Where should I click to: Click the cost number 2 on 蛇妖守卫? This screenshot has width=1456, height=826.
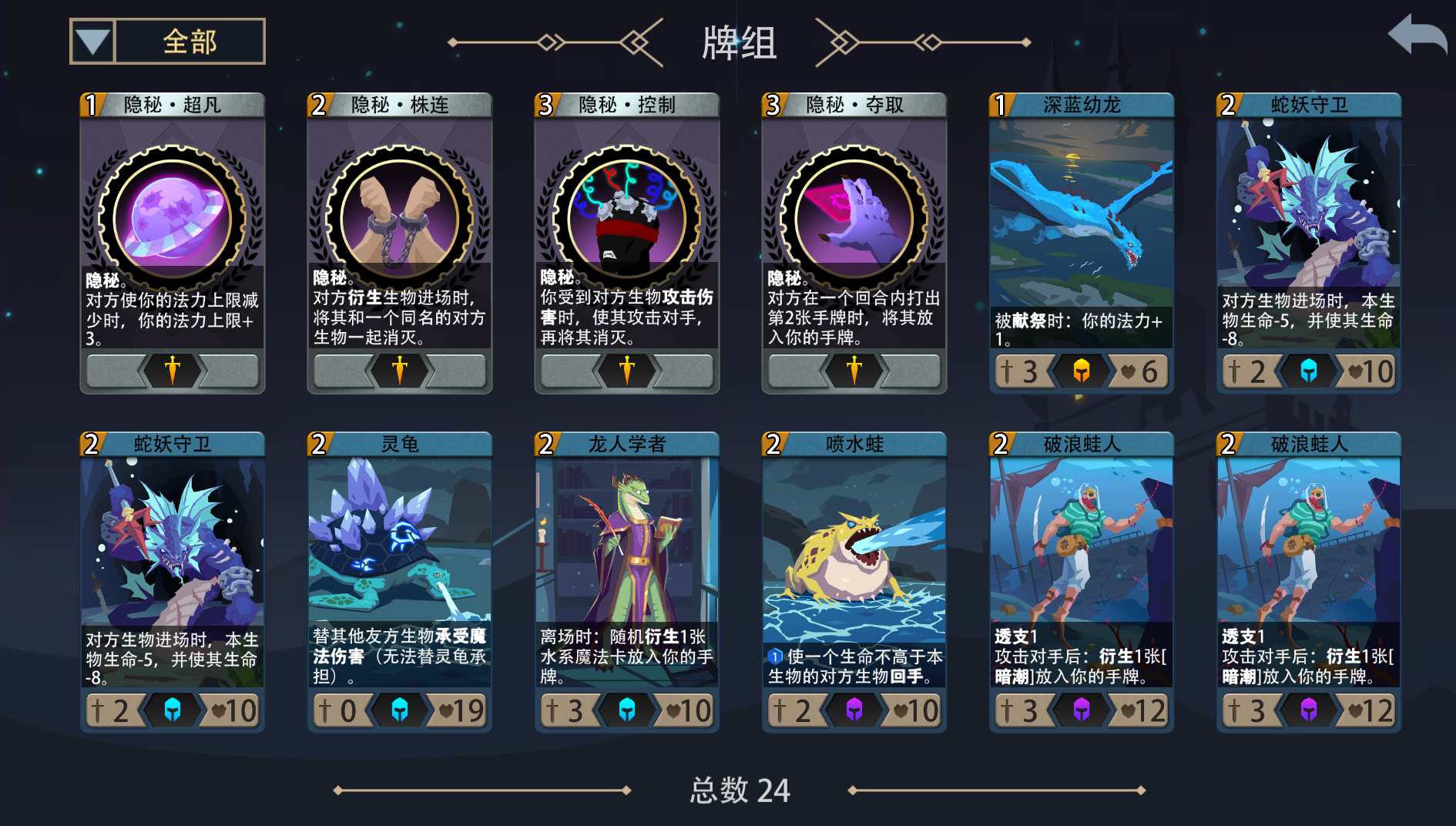click(1228, 102)
